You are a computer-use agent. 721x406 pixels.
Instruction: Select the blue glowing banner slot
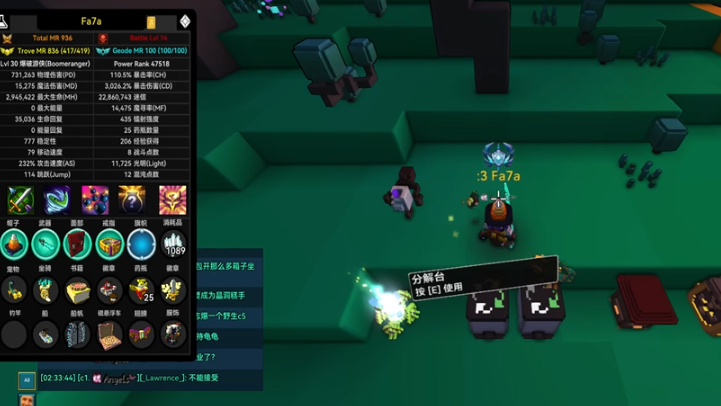(x=142, y=244)
